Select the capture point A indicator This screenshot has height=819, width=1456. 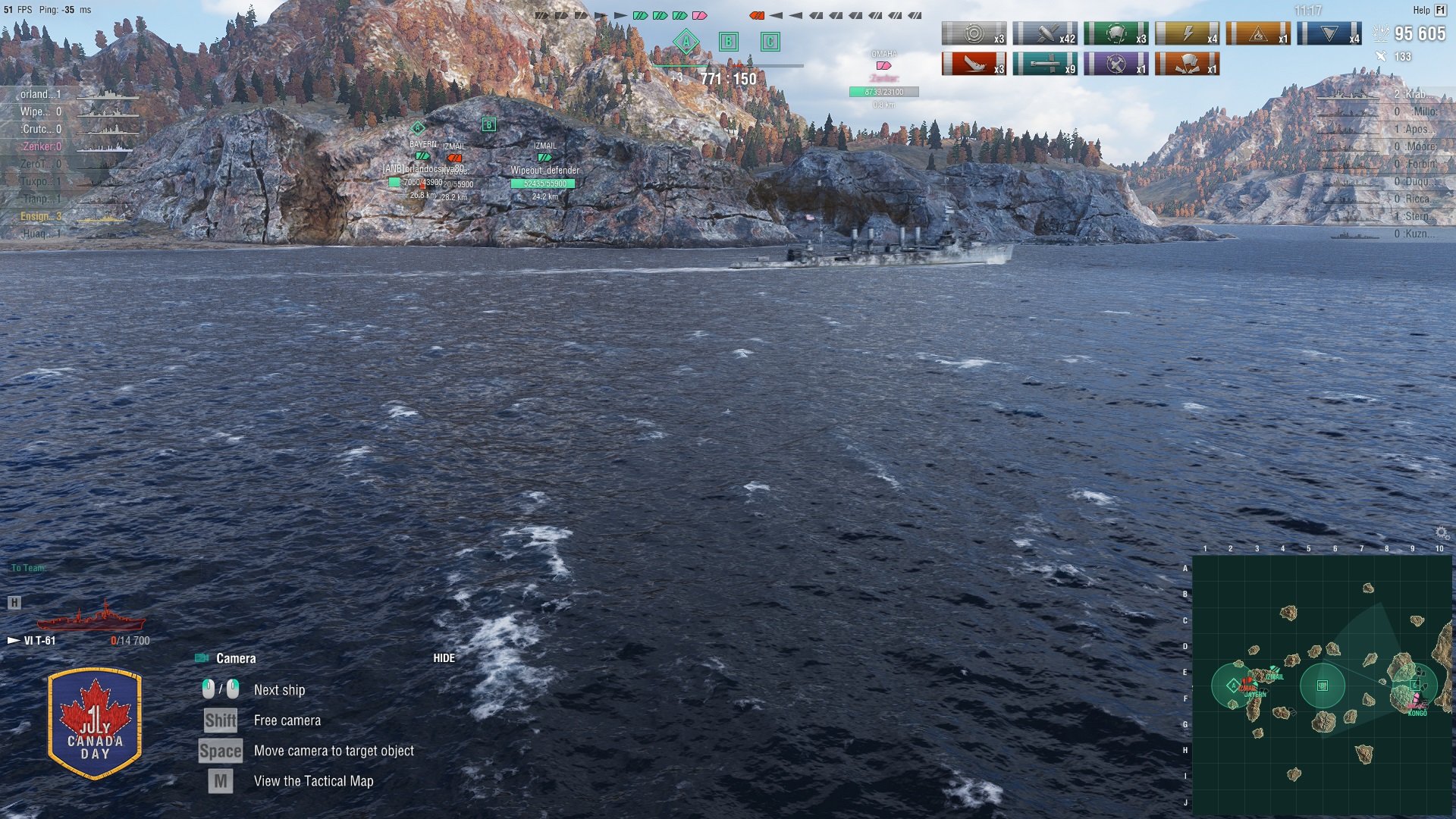pyautogui.click(x=686, y=42)
